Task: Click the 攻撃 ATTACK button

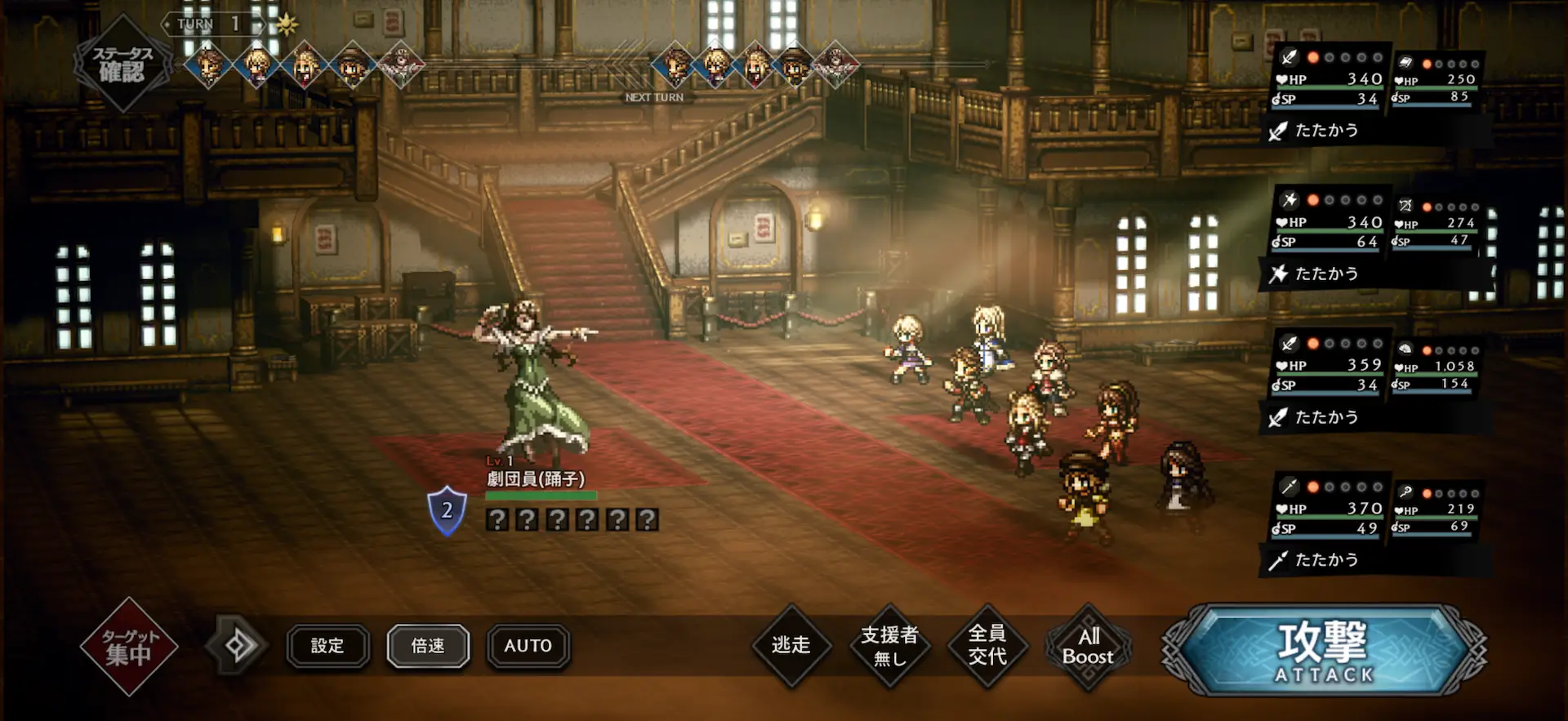Action: point(1324,651)
